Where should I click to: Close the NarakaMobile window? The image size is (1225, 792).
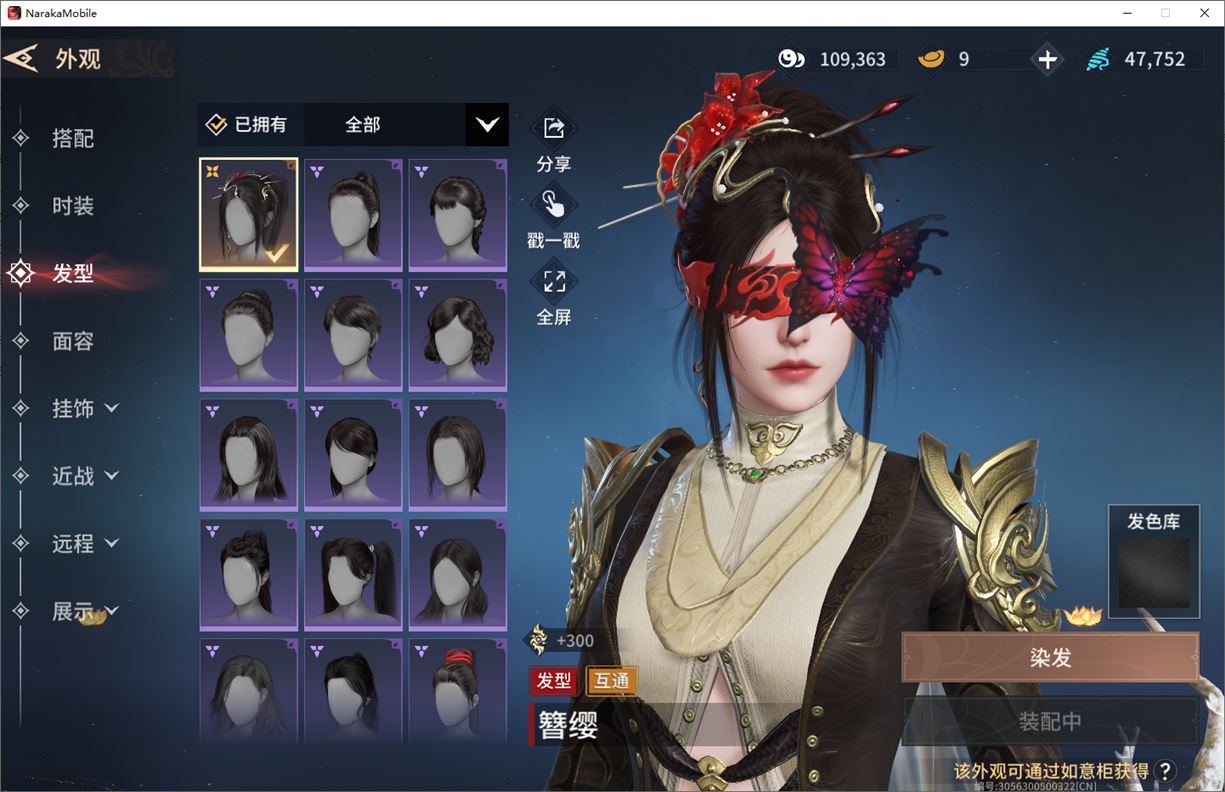coord(1203,13)
